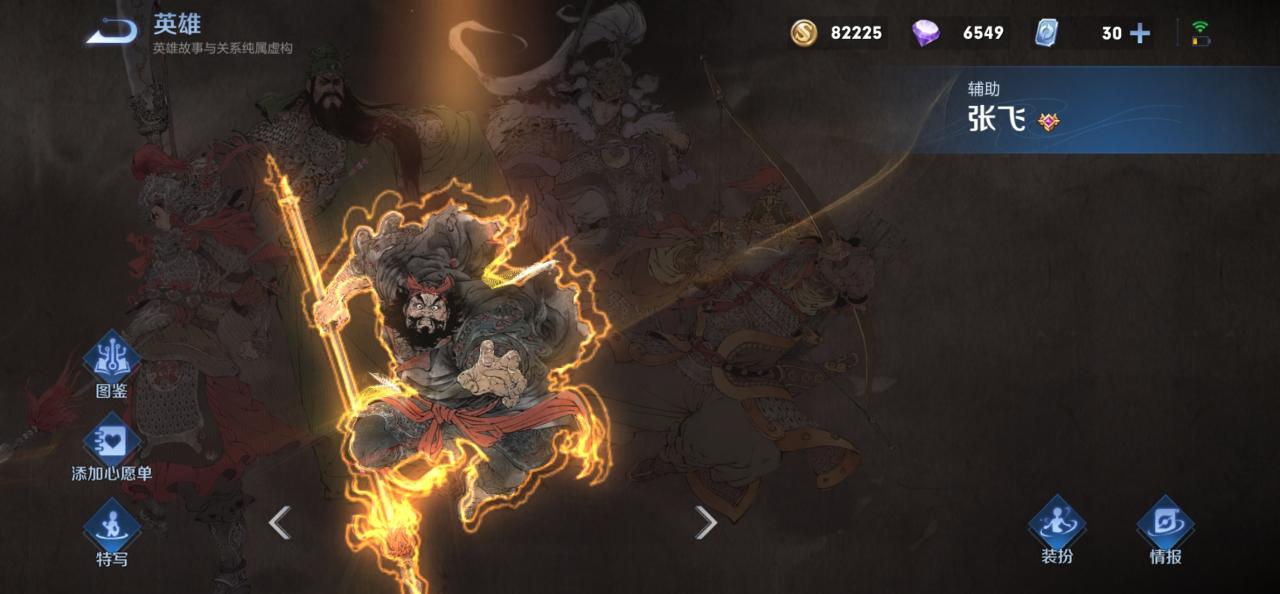Click the emblem badge beside 张飞
Screen dimensions: 1280x594
click(1049, 122)
